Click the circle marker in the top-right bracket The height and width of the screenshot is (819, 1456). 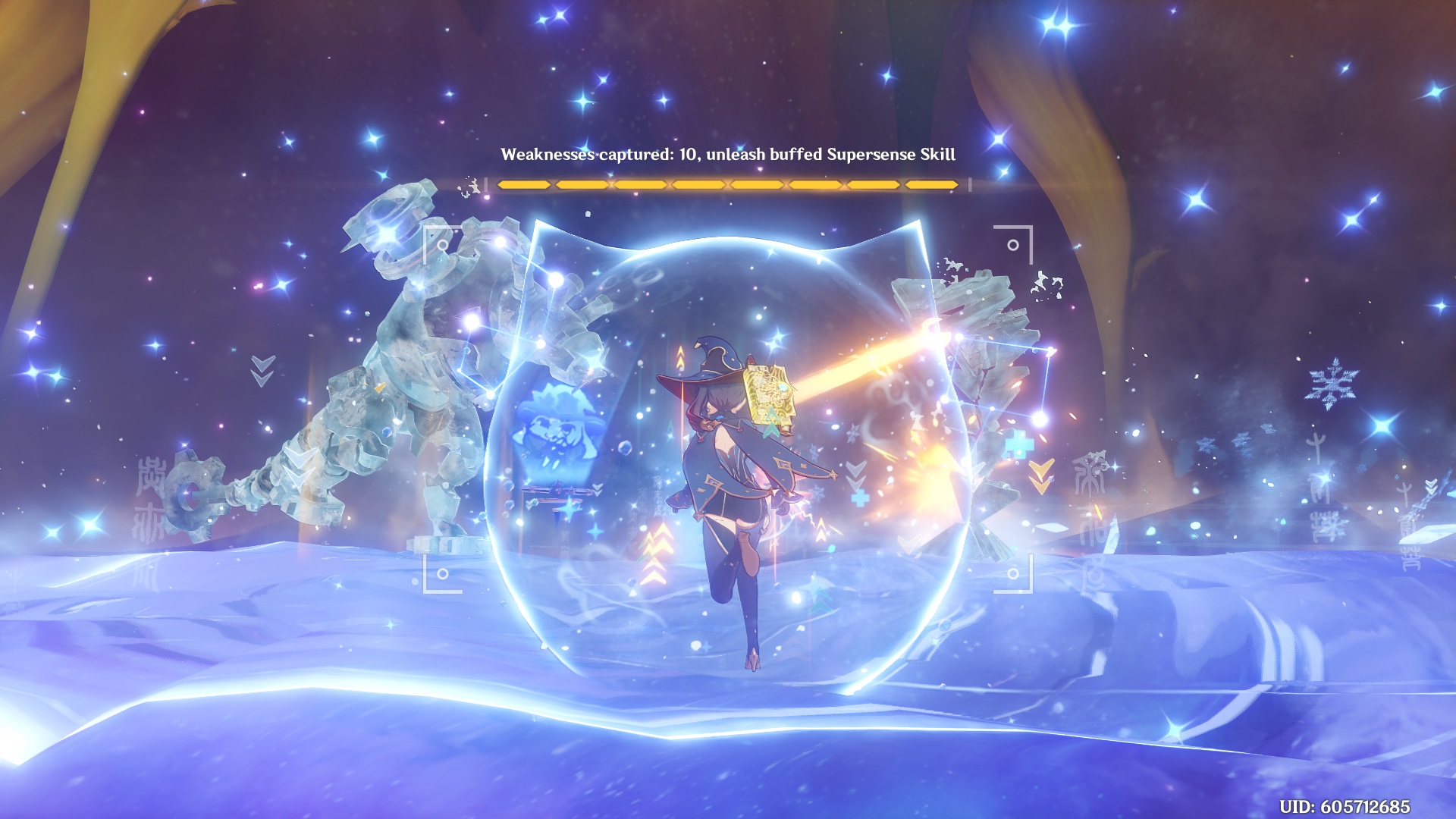coord(1014,246)
